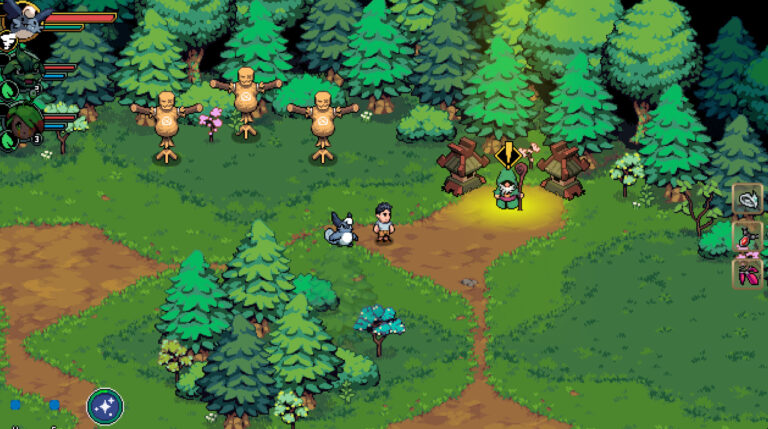Image resolution: width=768 pixels, height=429 pixels.
Task: Activate the blue sparkle star ability
Action: (x=105, y=406)
